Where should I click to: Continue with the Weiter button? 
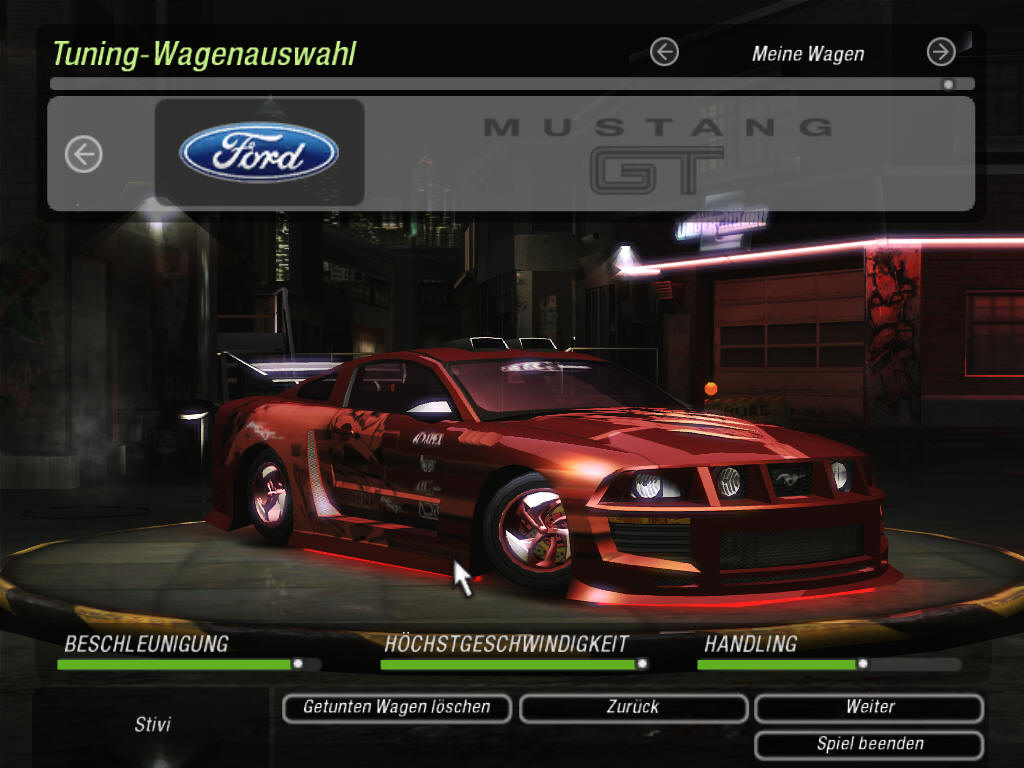tap(869, 708)
